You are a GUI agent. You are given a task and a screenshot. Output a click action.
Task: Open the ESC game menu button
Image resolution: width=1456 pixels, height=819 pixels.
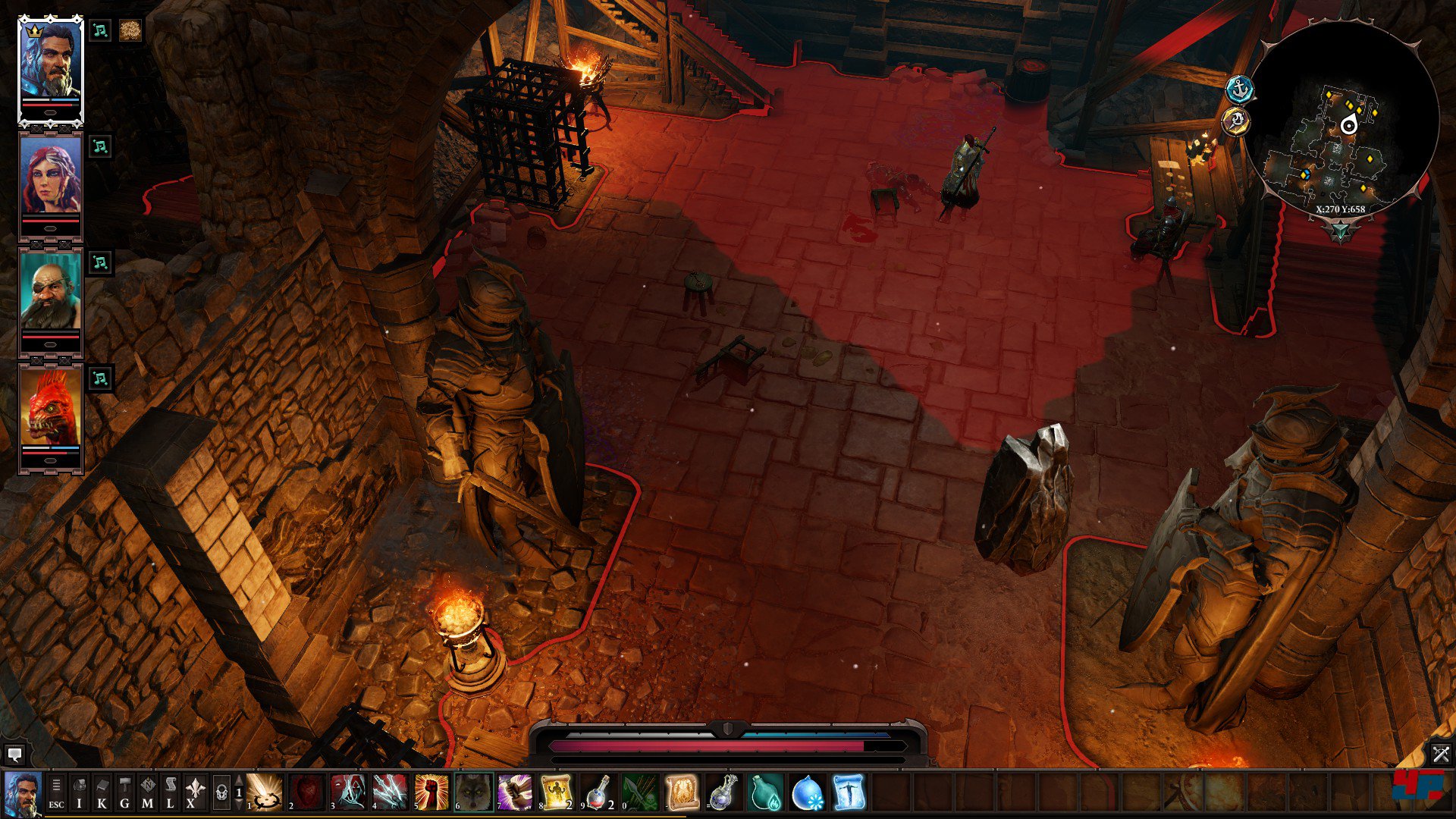[56, 793]
